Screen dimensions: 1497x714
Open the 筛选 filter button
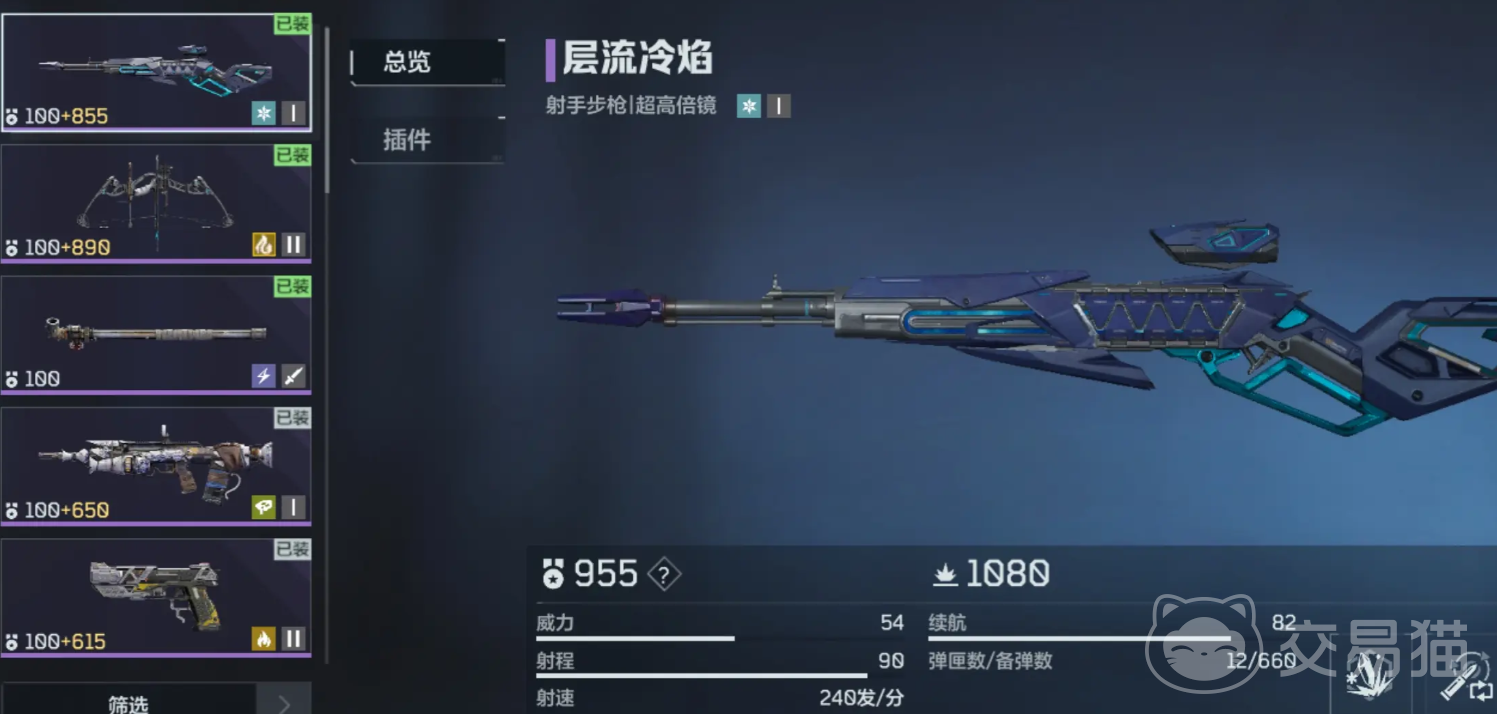[x=128, y=702]
